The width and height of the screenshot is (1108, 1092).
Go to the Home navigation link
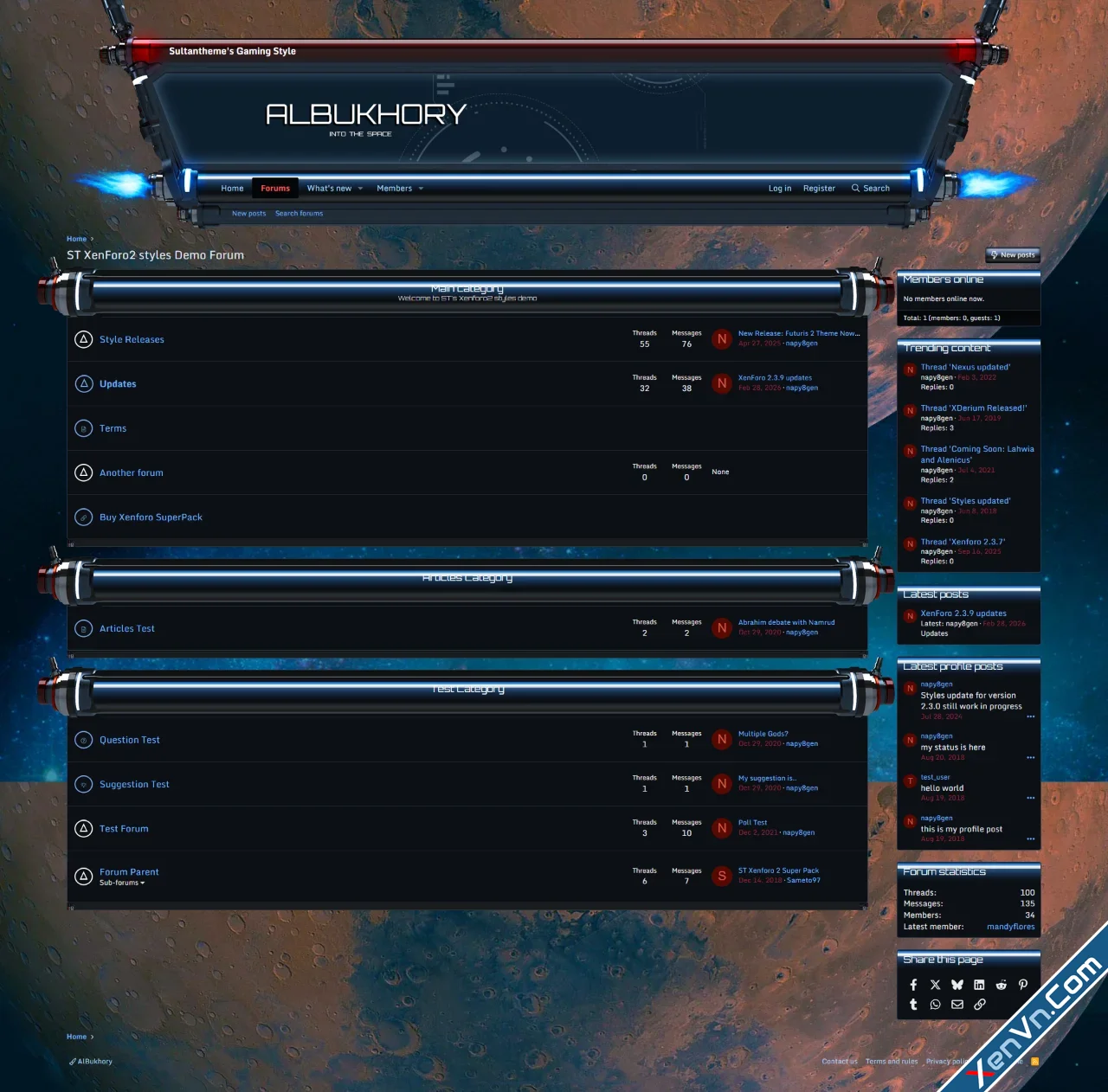(x=232, y=189)
